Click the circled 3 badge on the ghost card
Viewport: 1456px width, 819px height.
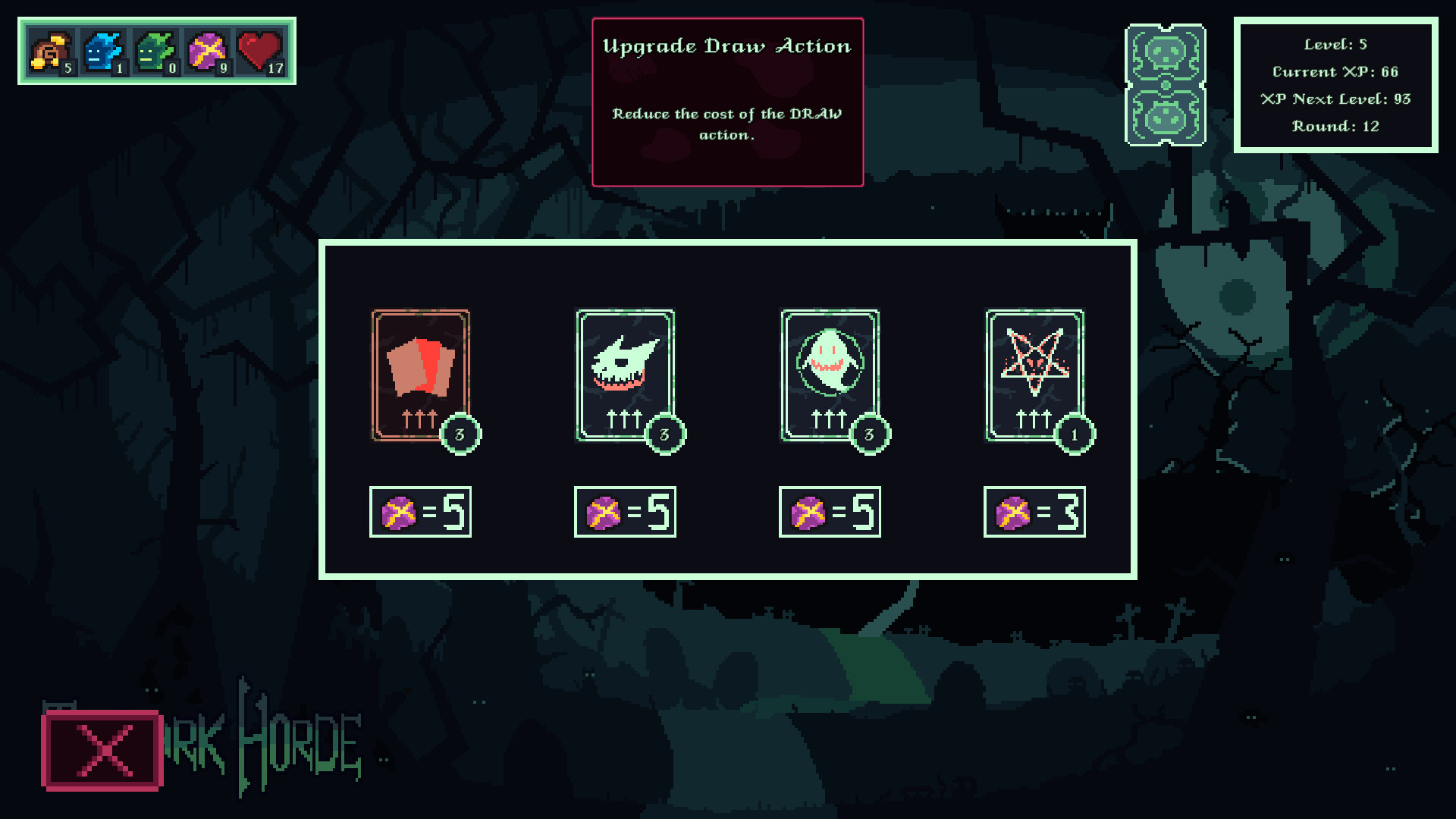869,434
